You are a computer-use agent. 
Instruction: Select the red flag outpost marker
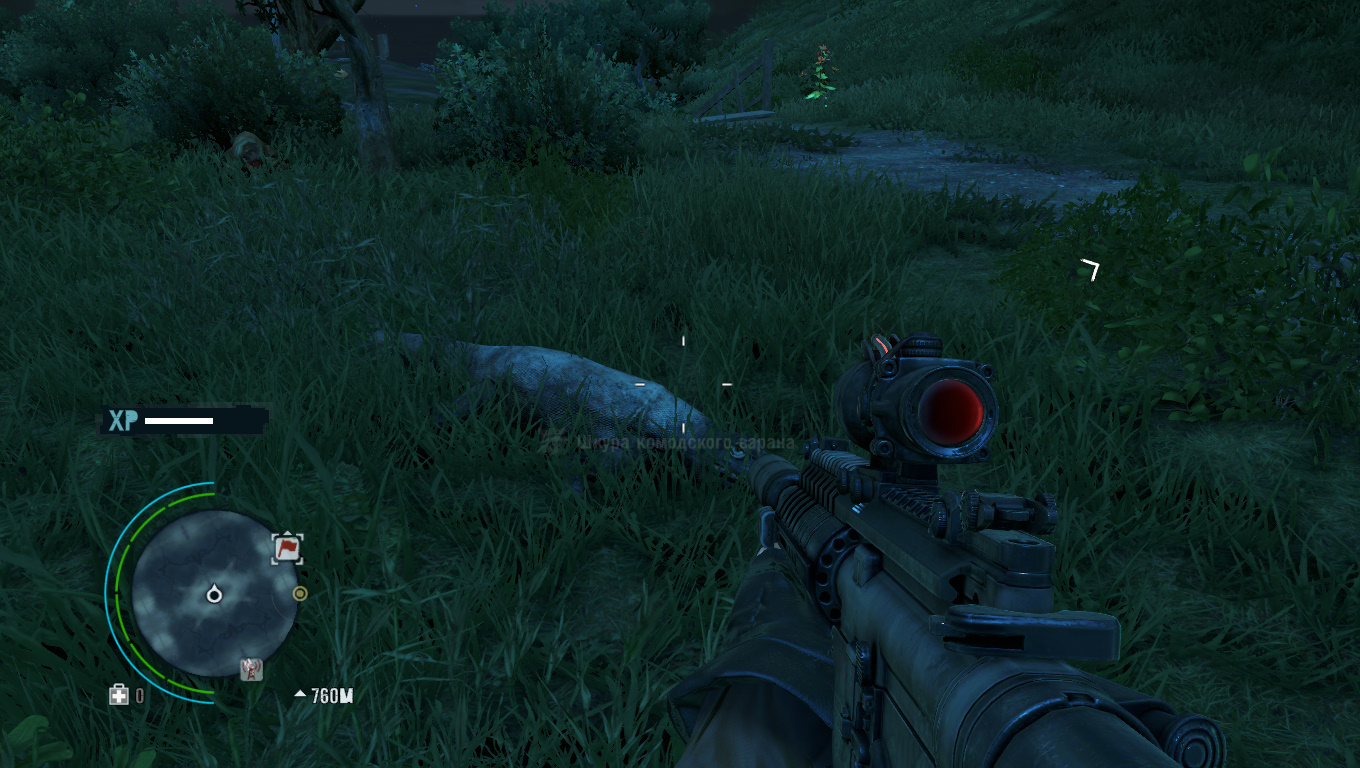click(287, 547)
